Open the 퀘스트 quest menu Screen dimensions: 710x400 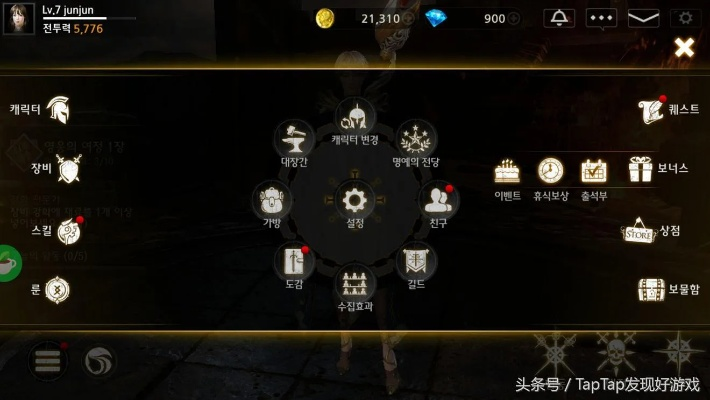click(651, 110)
